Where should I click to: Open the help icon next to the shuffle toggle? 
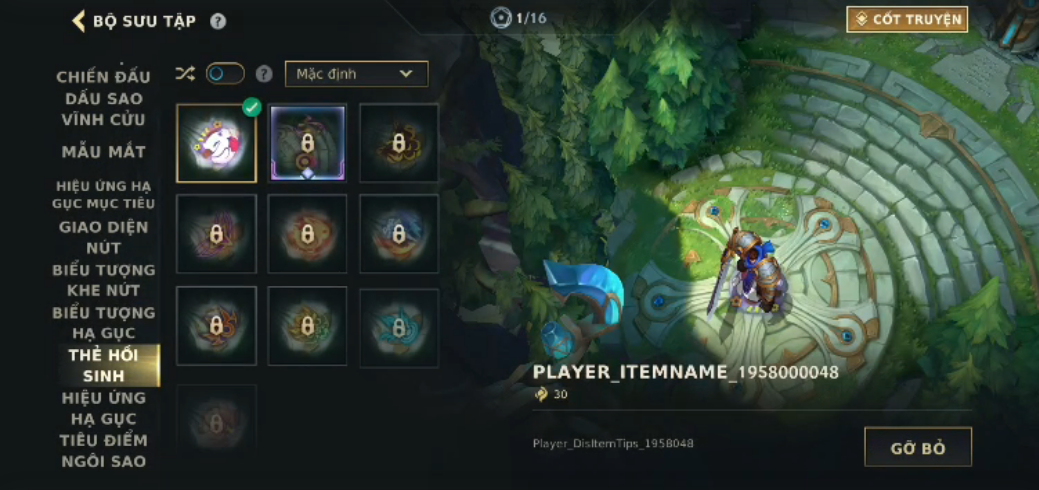[x=264, y=74]
